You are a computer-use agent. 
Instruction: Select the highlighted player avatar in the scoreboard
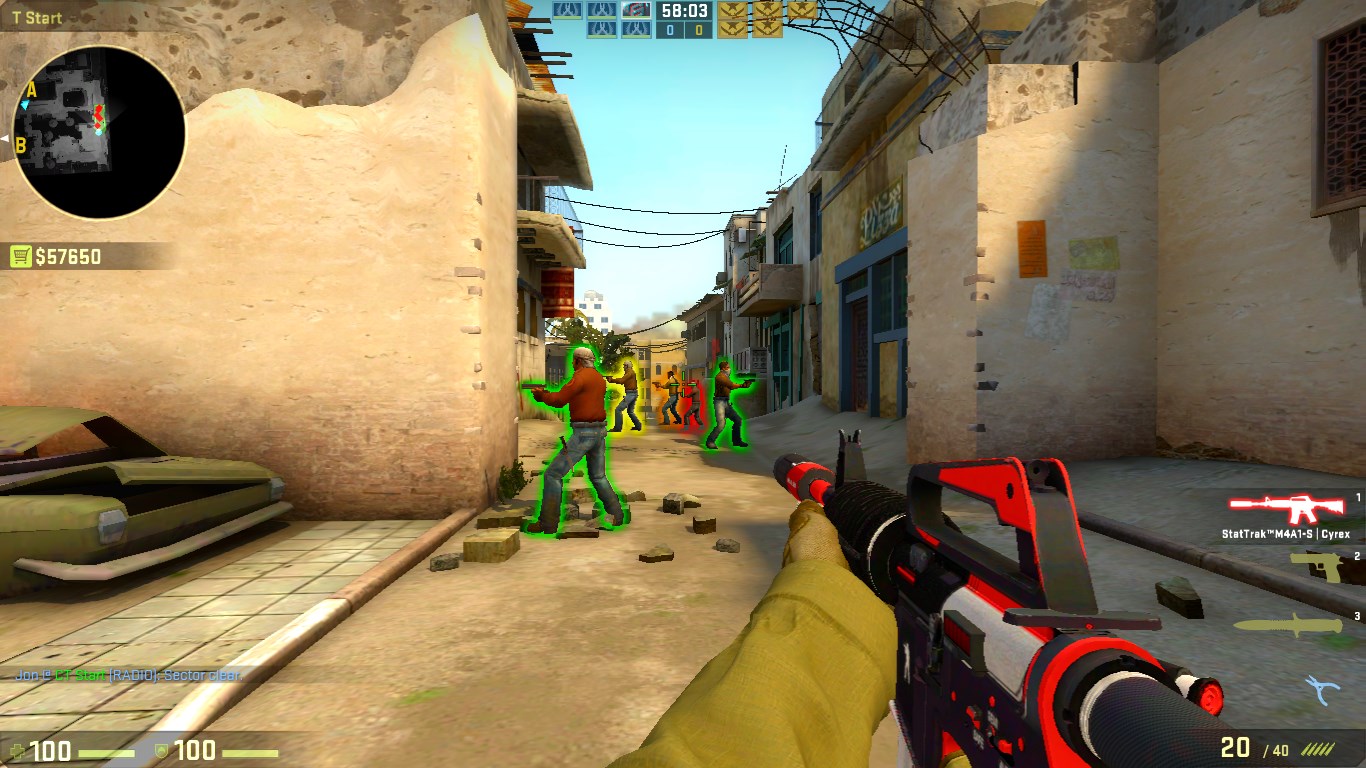click(x=636, y=10)
